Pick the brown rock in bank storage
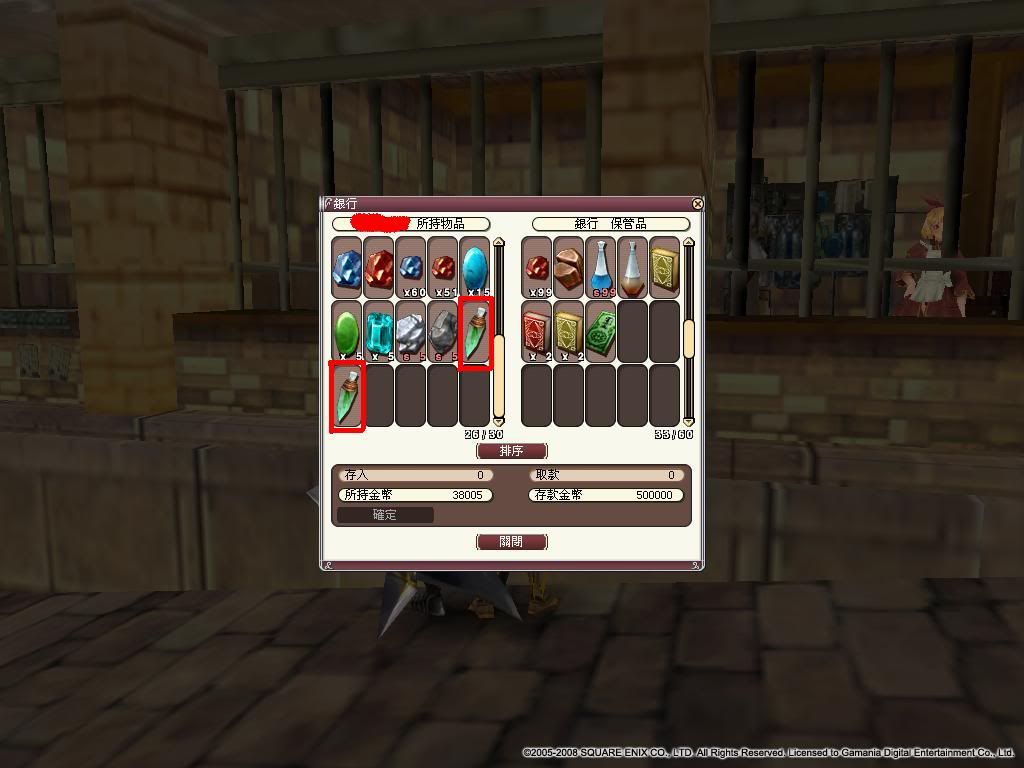 click(570, 267)
